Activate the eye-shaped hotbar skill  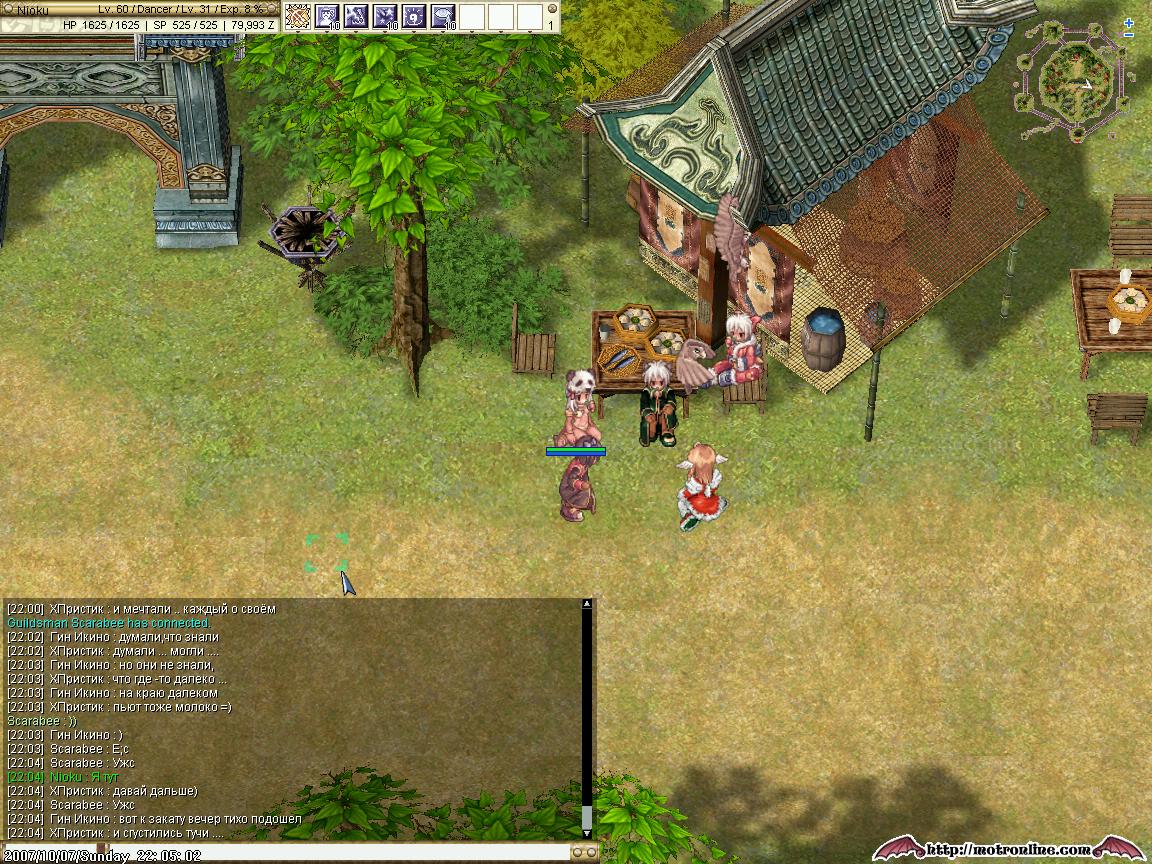pyautogui.click(x=443, y=16)
